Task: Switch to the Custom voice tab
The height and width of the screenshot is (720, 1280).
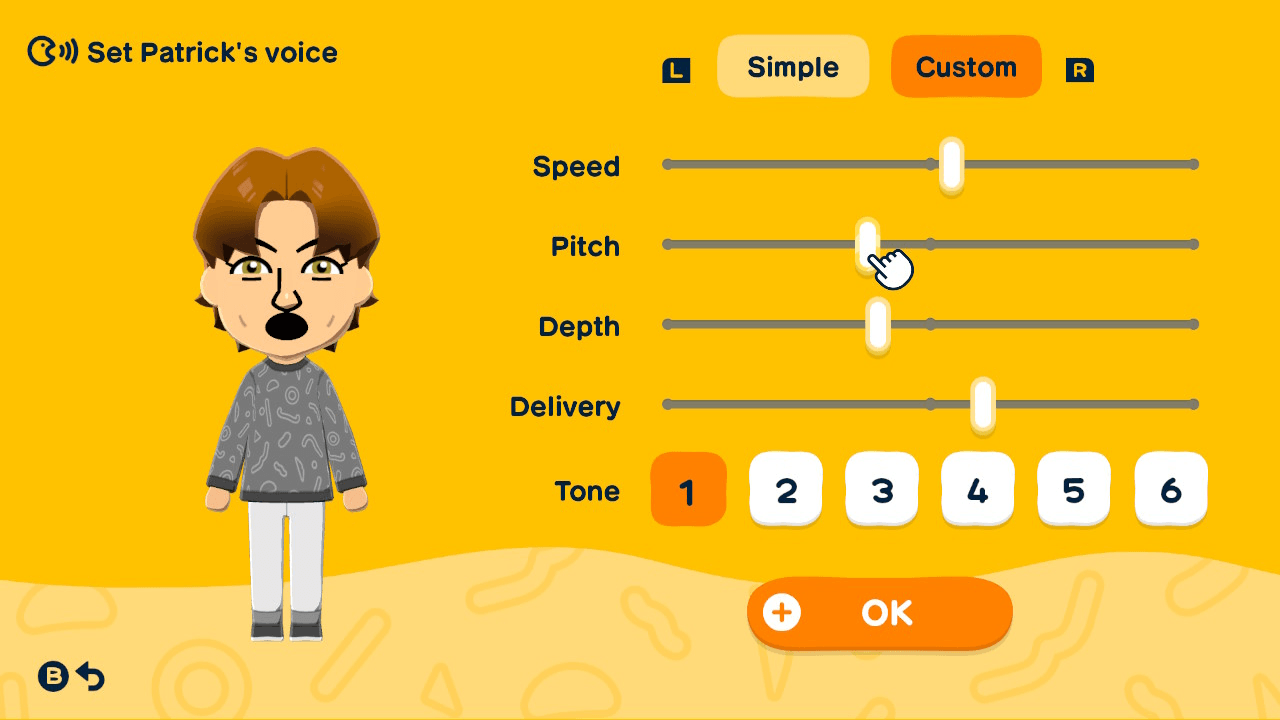Action: (x=966, y=66)
